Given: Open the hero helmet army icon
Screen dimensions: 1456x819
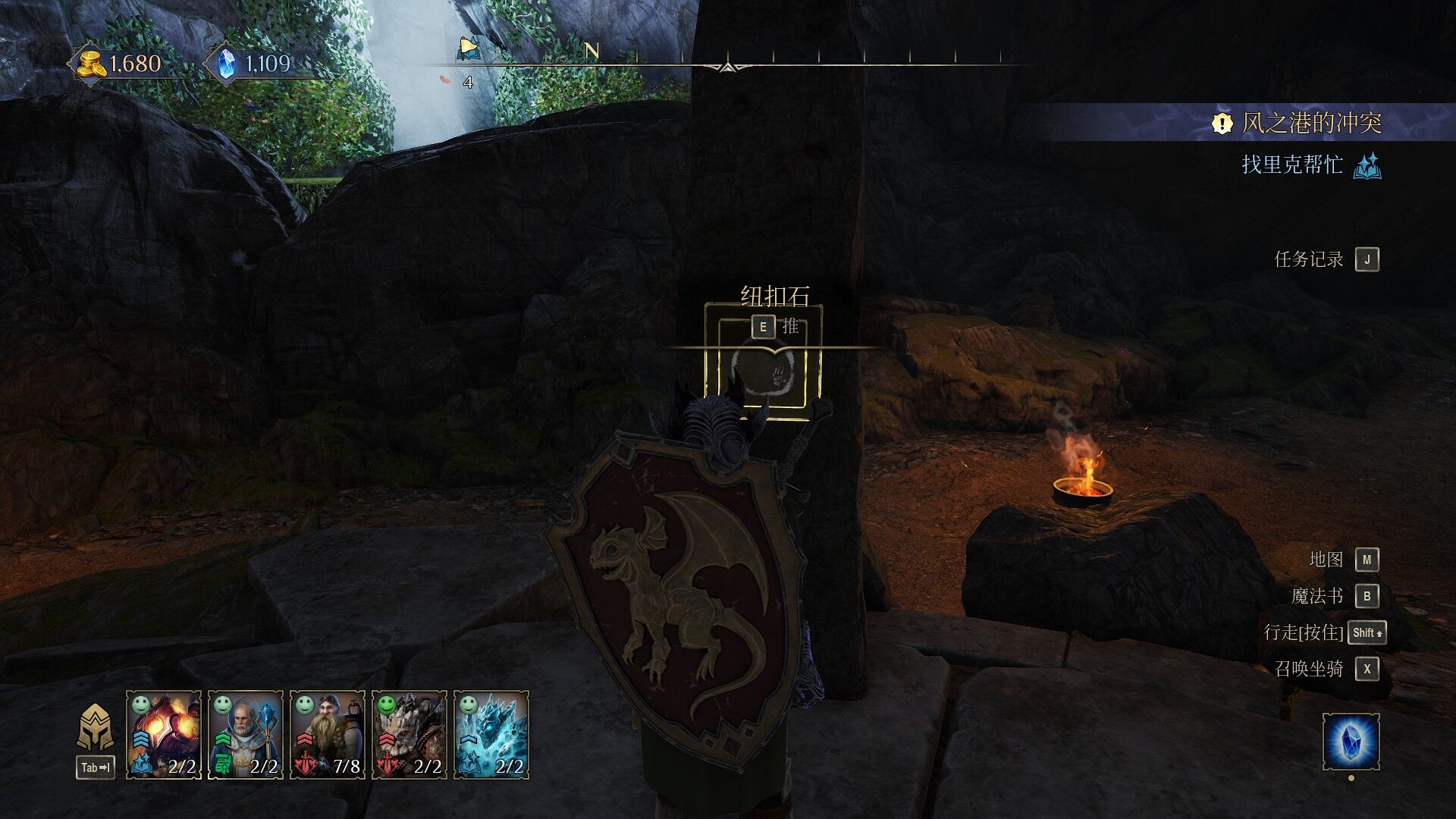Looking at the screenshot, I should click(96, 728).
